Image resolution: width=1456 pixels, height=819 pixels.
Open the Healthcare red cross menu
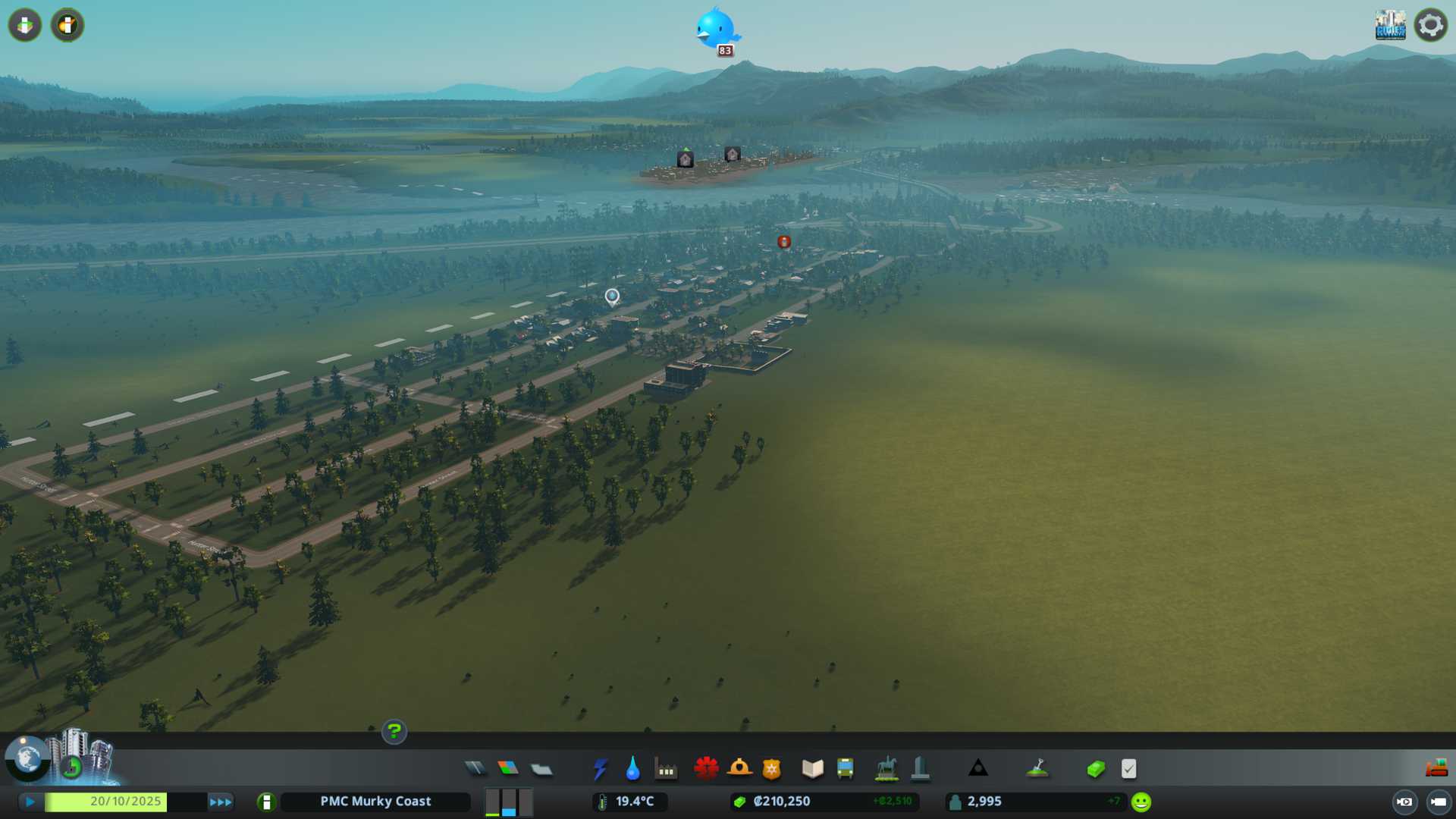706,769
